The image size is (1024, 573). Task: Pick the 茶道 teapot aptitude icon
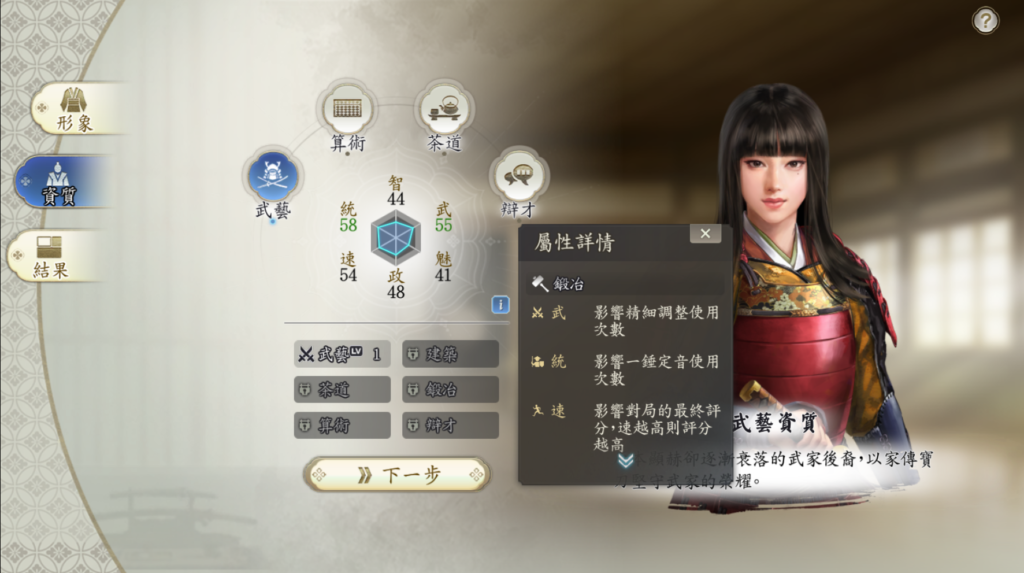pyautogui.click(x=444, y=108)
